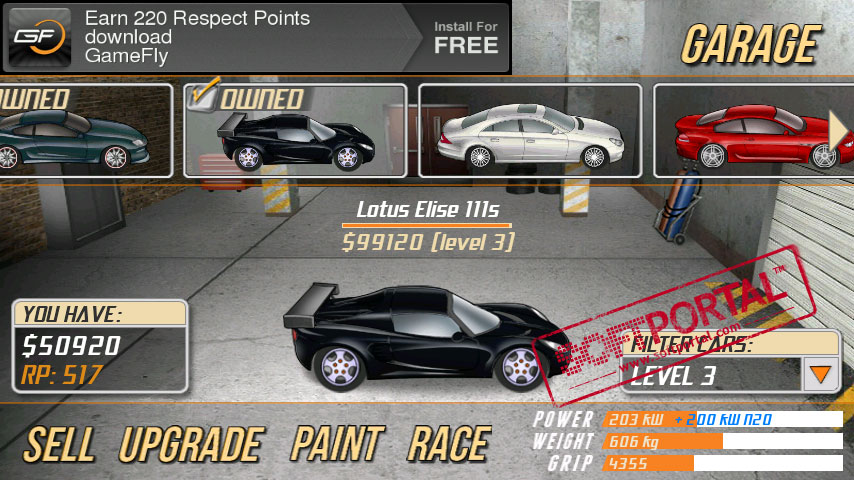Open the Upgrade menu
854x480 pixels.
pyautogui.click(x=190, y=444)
